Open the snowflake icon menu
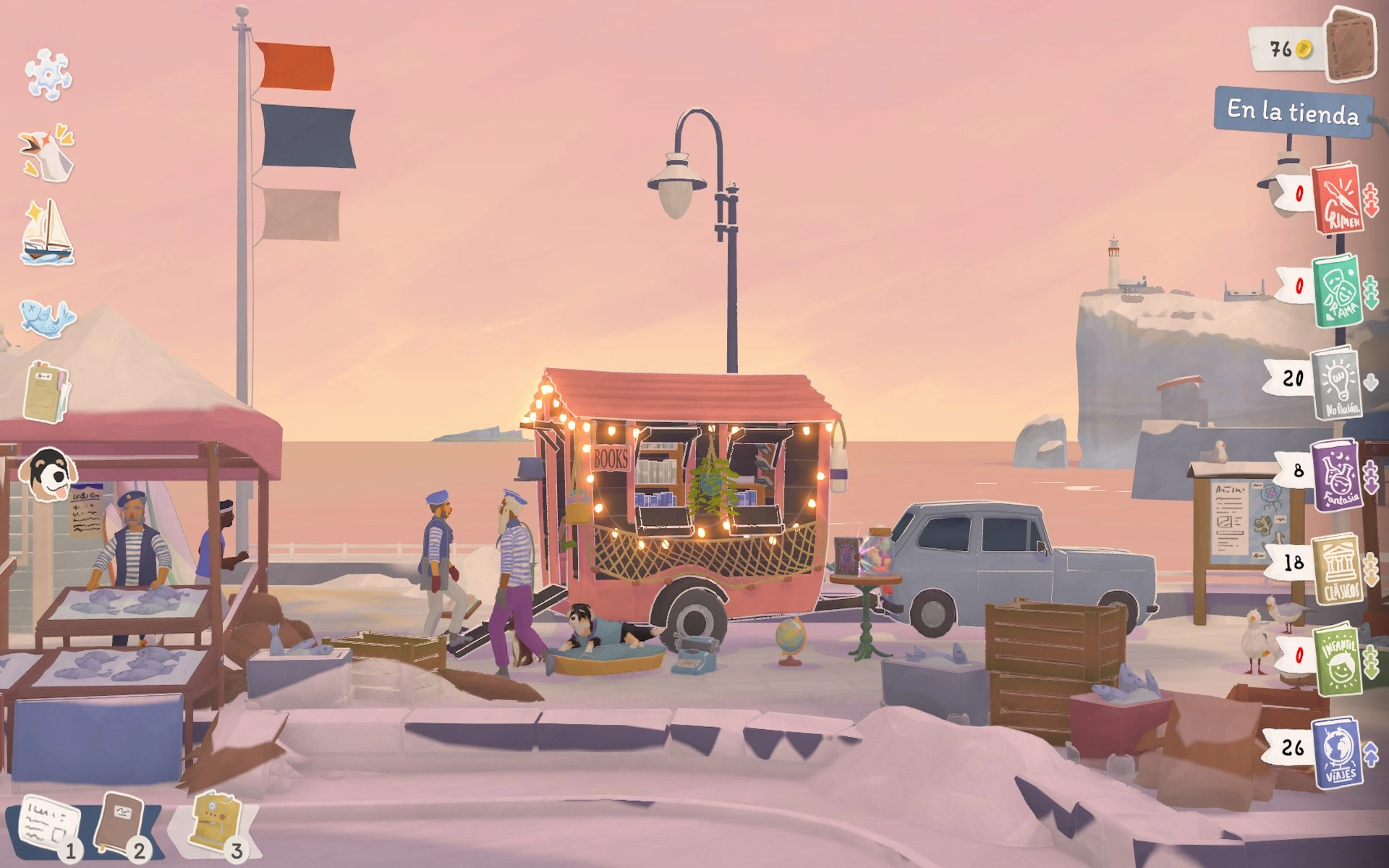This screenshot has width=1389, height=868. coord(48,74)
